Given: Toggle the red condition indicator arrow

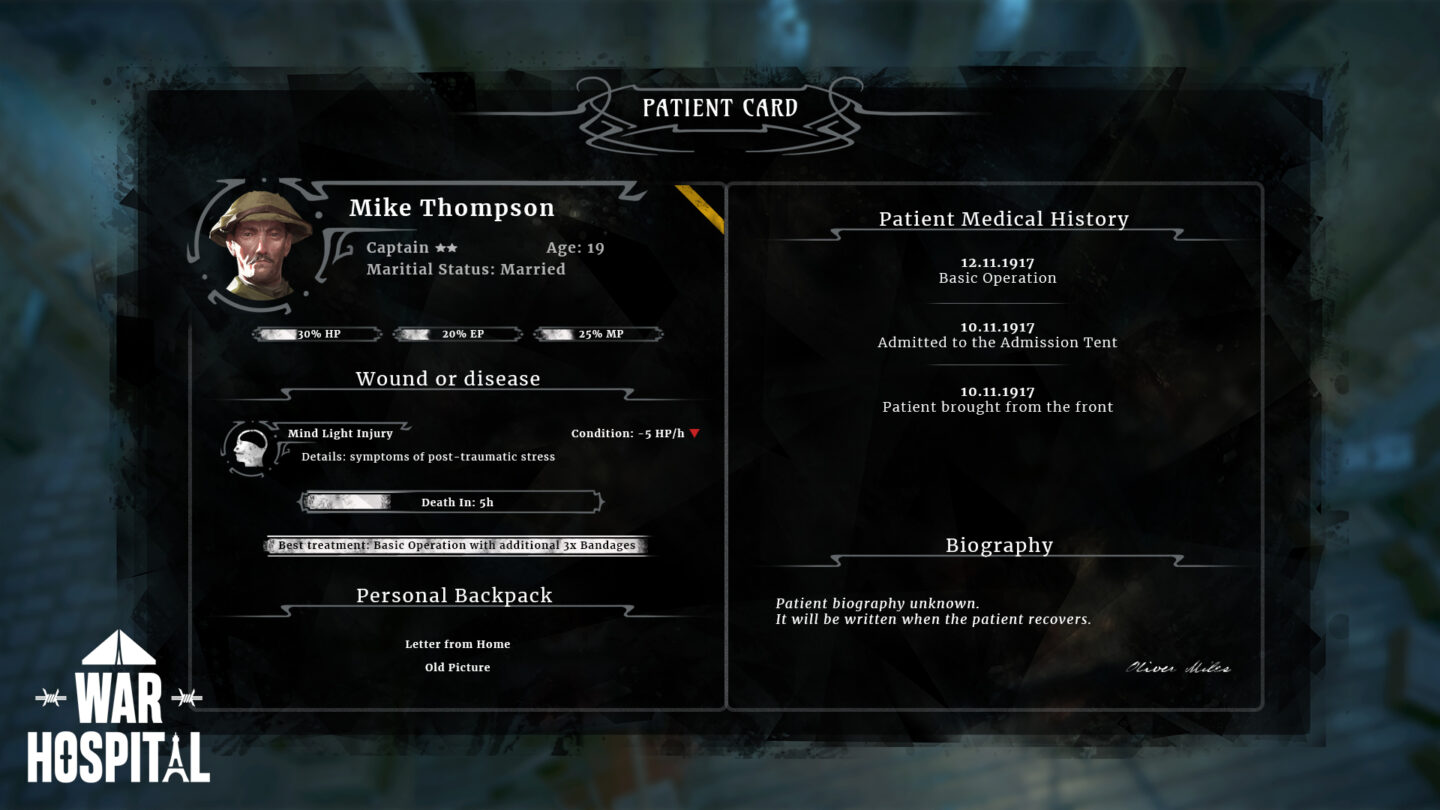Looking at the screenshot, I should tap(697, 433).
